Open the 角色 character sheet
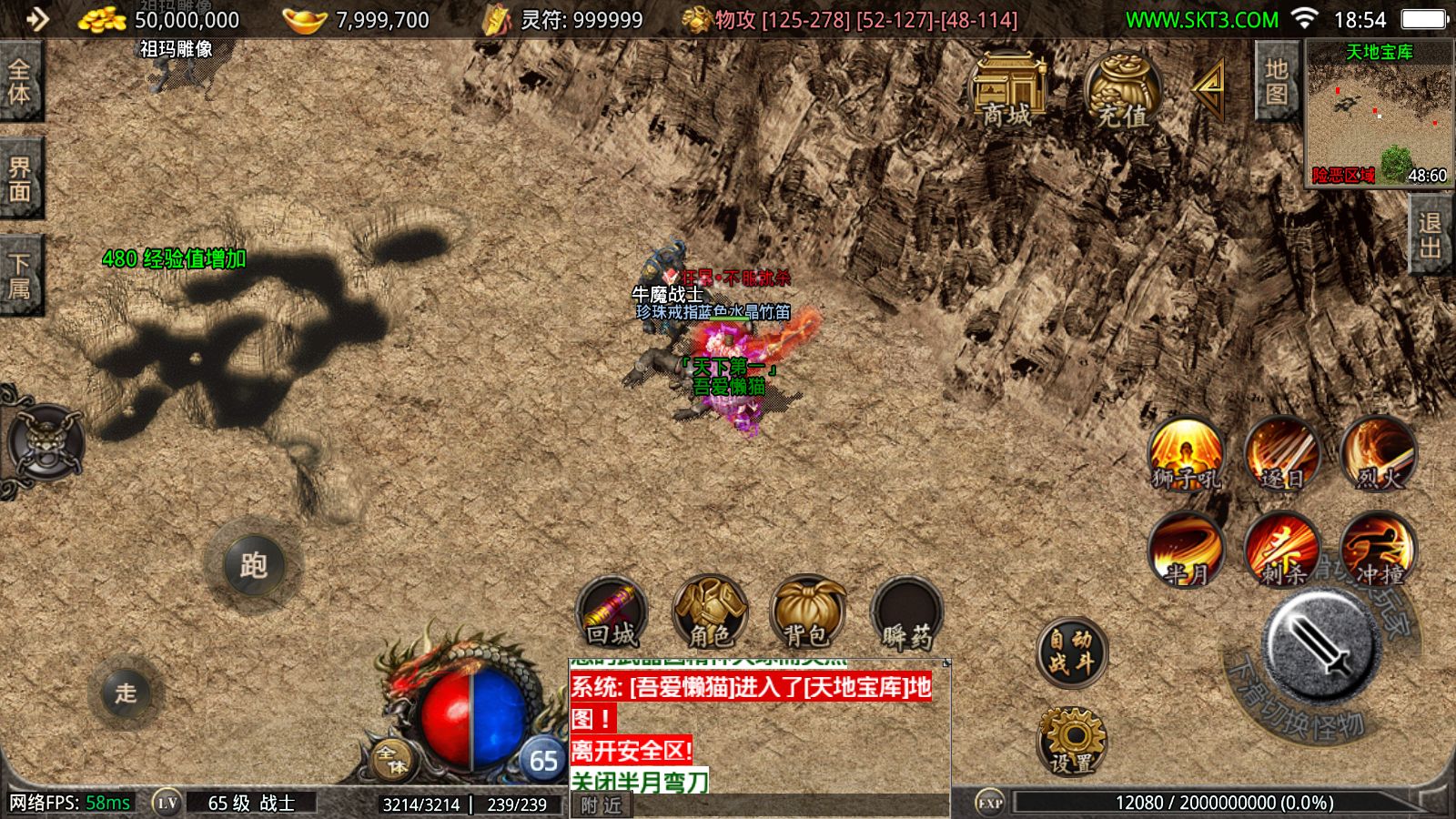 point(710,612)
